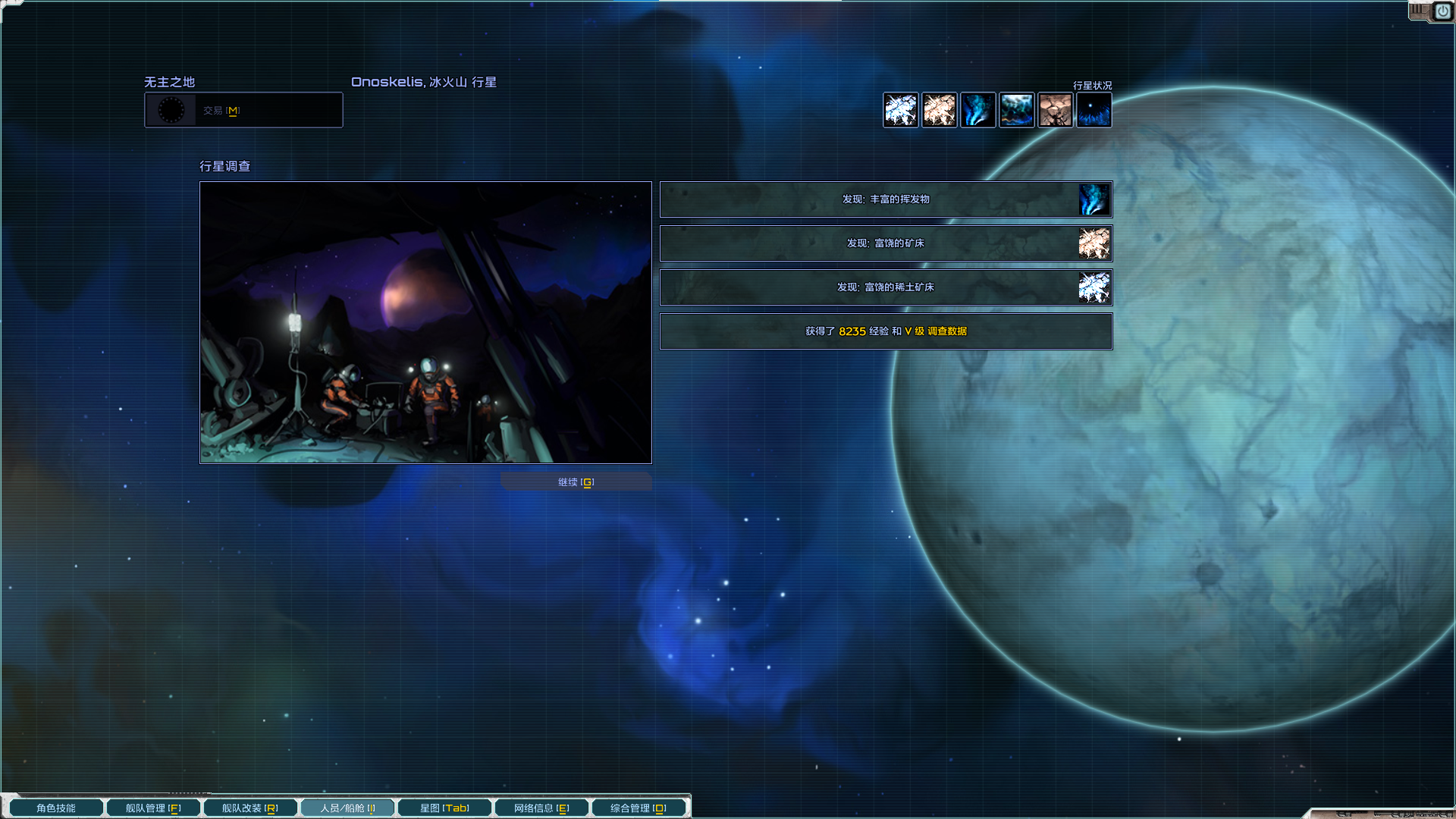Image resolution: width=1456 pixels, height=819 pixels.
Task: Select the 富饶的稀土矿床 discovery row
Action: pyautogui.click(x=886, y=287)
